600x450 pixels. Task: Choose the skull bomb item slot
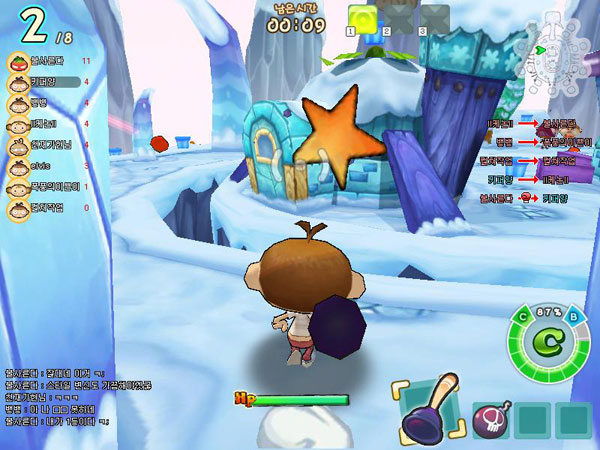(491, 419)
